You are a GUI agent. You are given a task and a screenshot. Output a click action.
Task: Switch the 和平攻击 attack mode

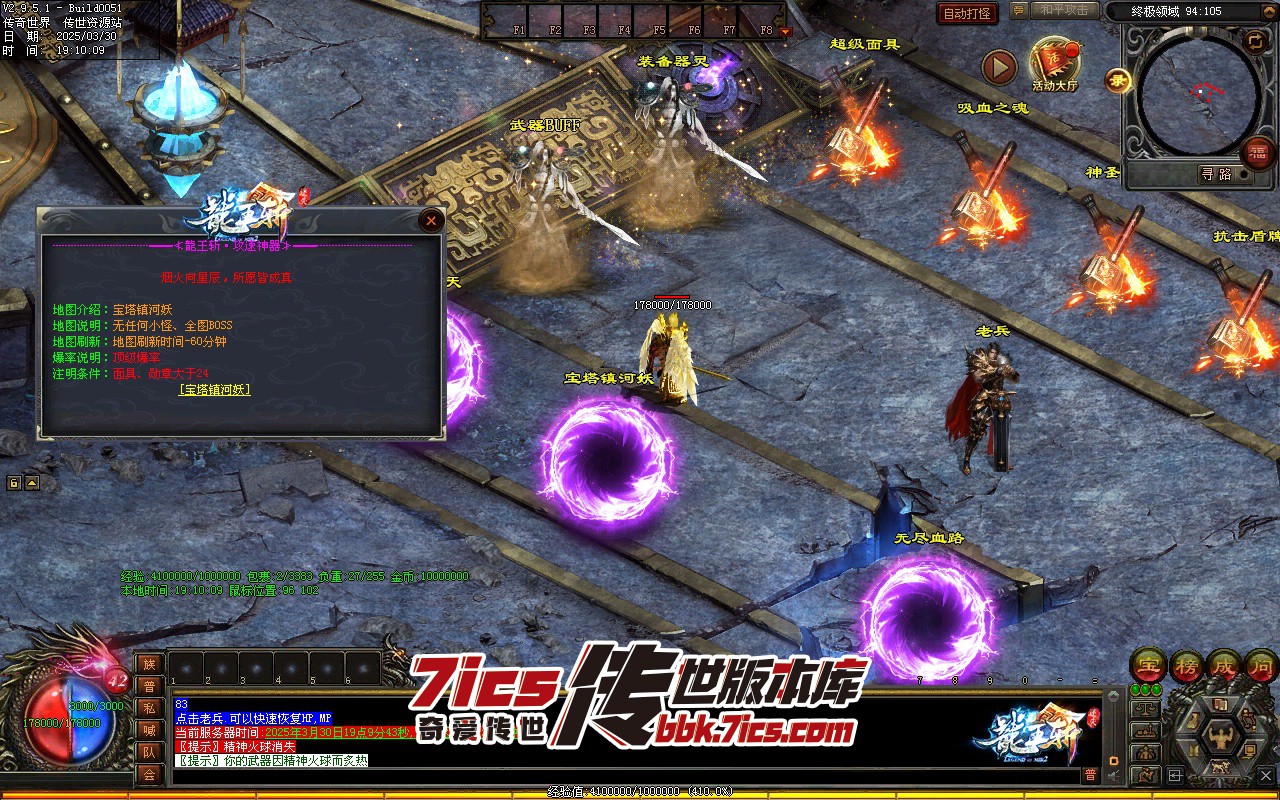pos(1064,10)
